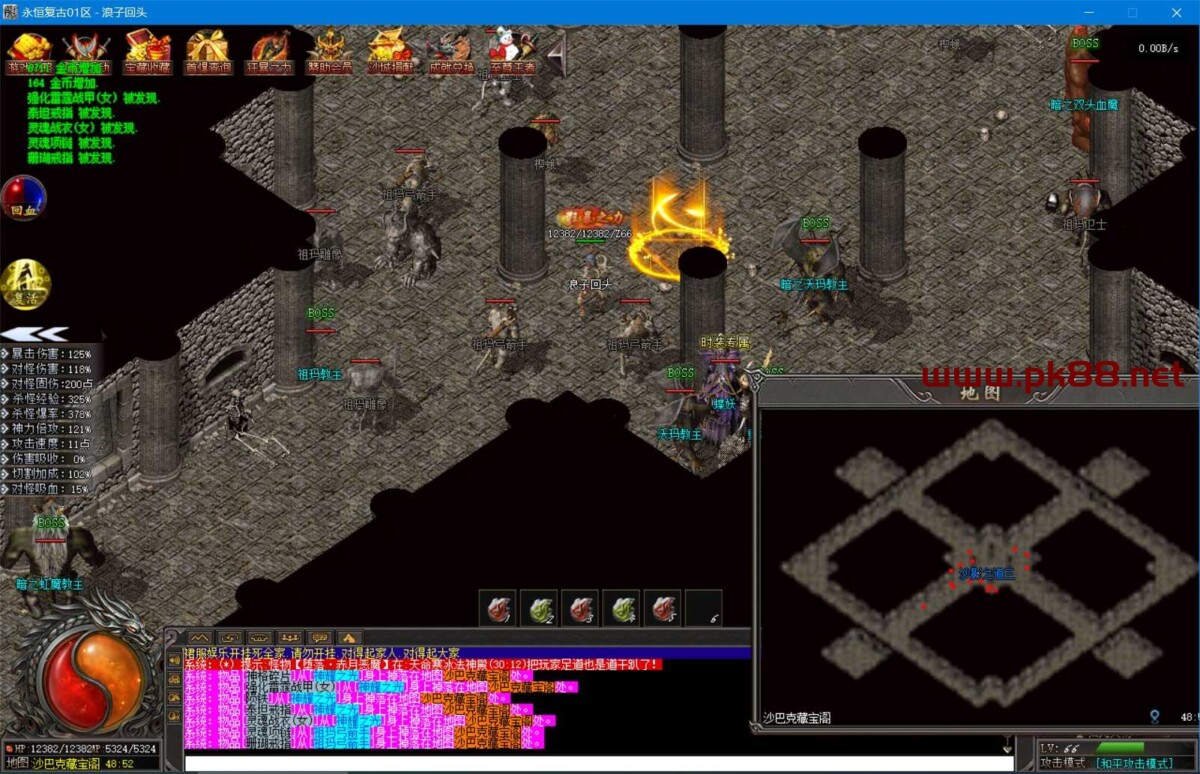Use the green potion in hotbar slot 4
The image size is (1200, 774).
click(x=622, y=607)
